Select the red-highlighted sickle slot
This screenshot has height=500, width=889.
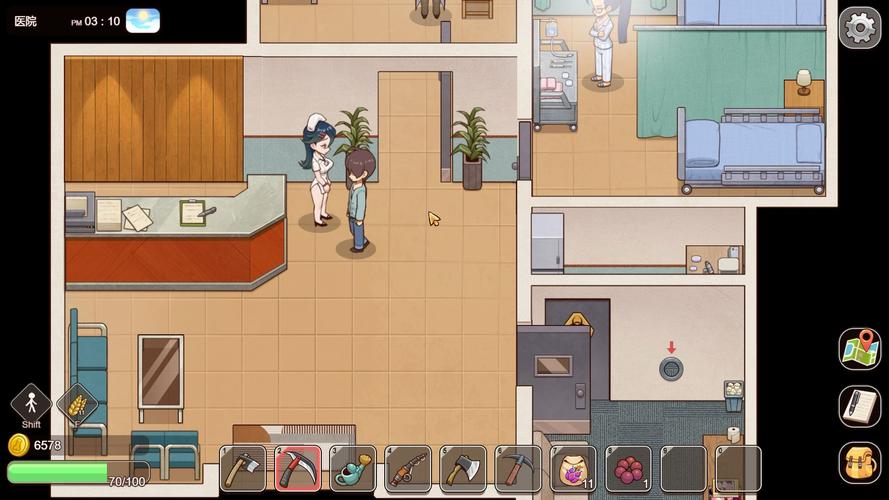pyautogui.click(x=298, y=468)
